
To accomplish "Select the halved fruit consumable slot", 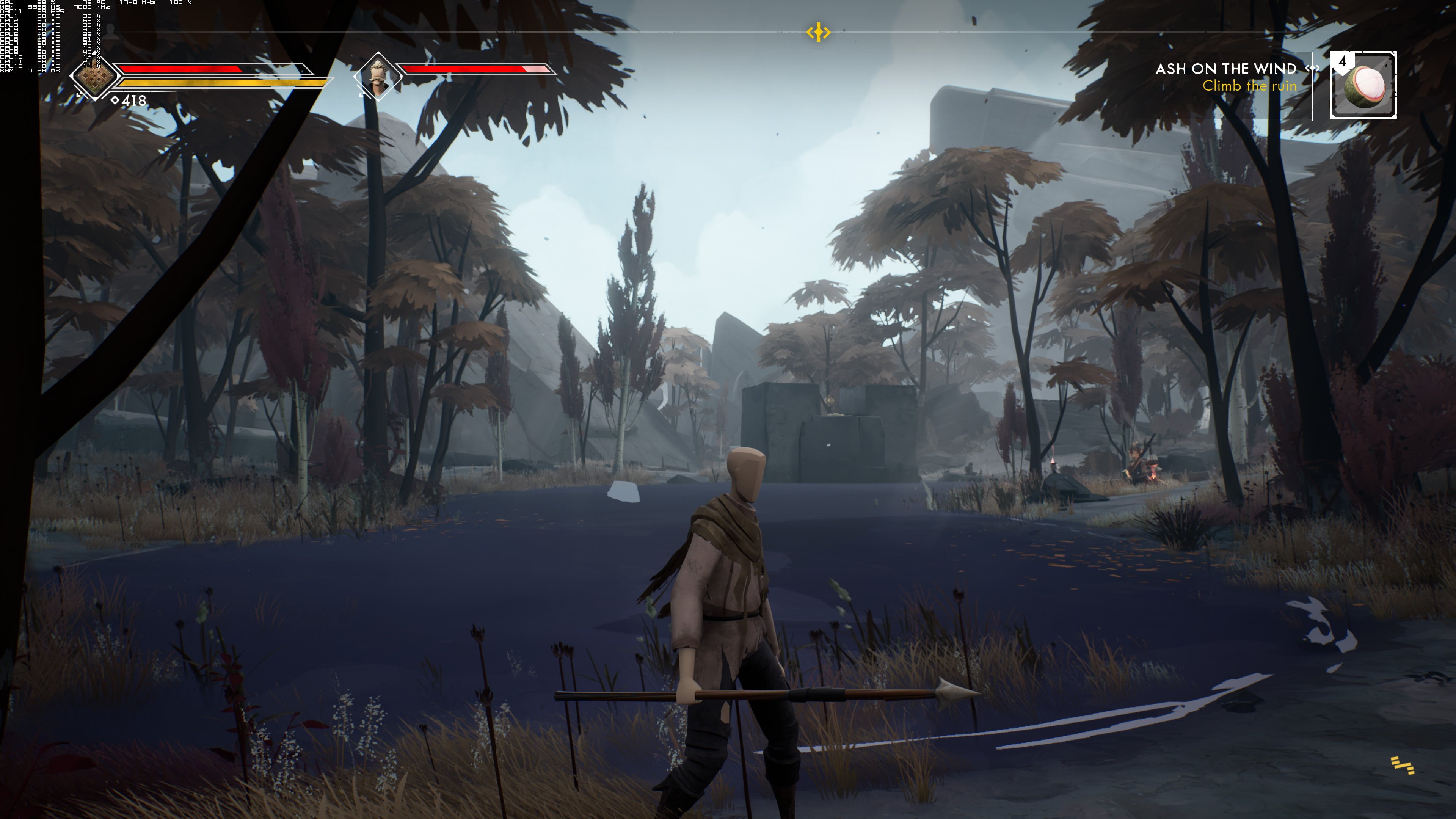I will (1363, 85).
